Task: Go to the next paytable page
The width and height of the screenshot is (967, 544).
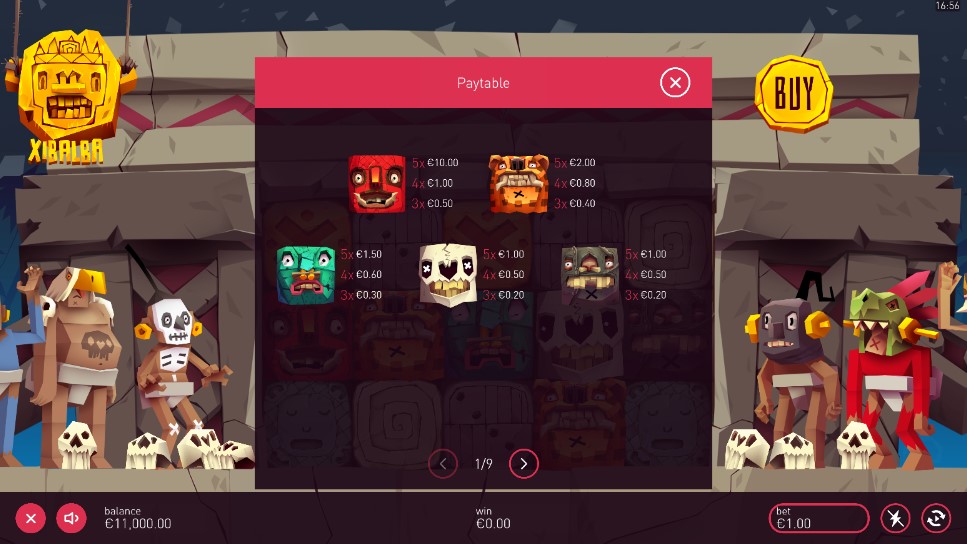Action: click(x=524, y=463)
